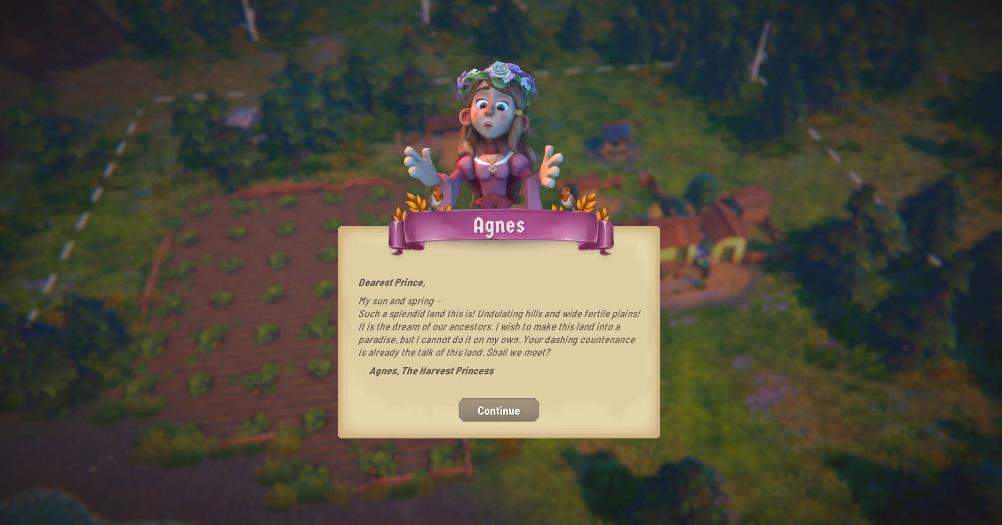The width and height of the screenshot is (1002, 525).
Task: Continue past Agnes's letter
Action: pyautogui.click(x=498, y=410)
